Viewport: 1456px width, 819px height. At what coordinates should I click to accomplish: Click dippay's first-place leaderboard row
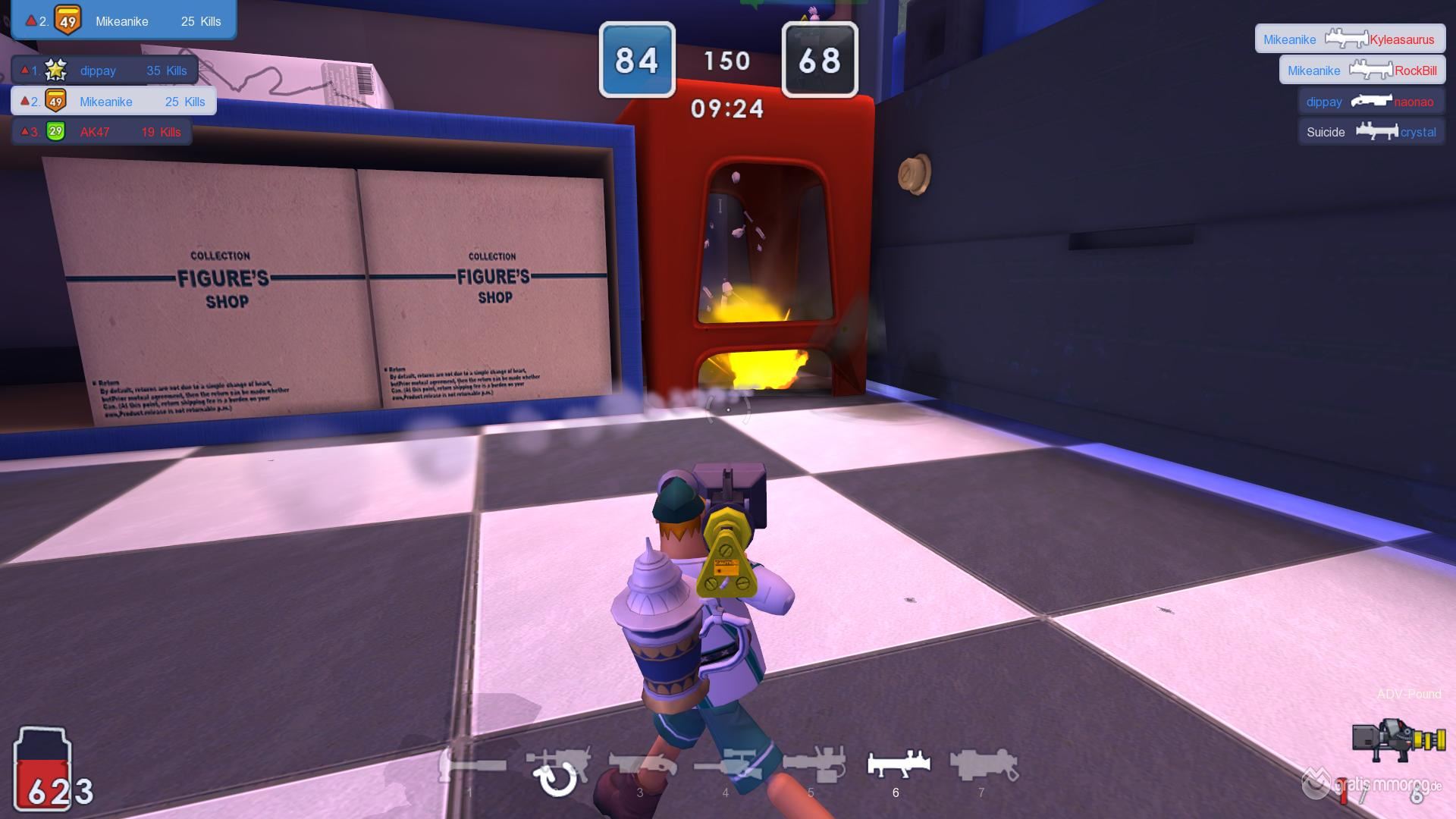pos(105,71)
